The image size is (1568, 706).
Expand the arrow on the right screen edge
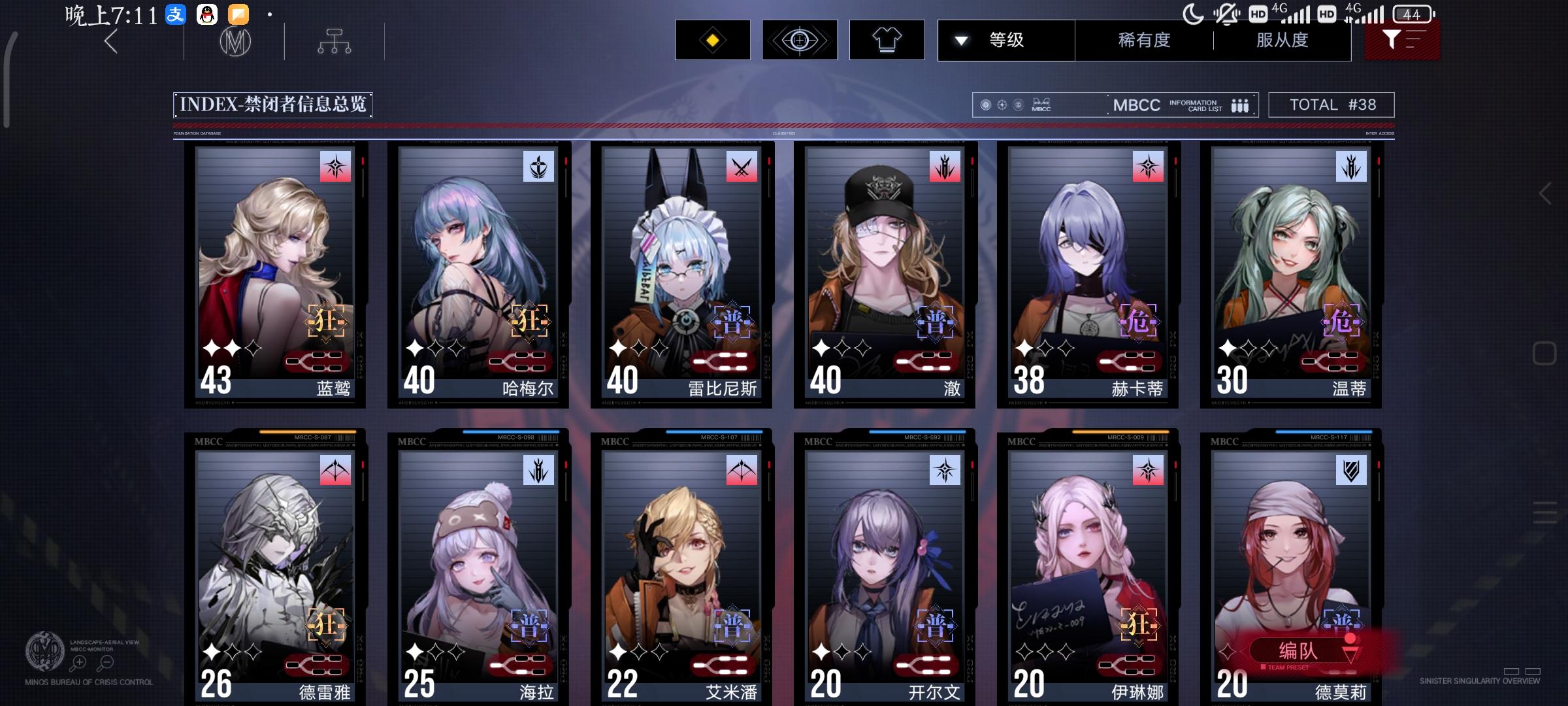(x=1544, y=193)
